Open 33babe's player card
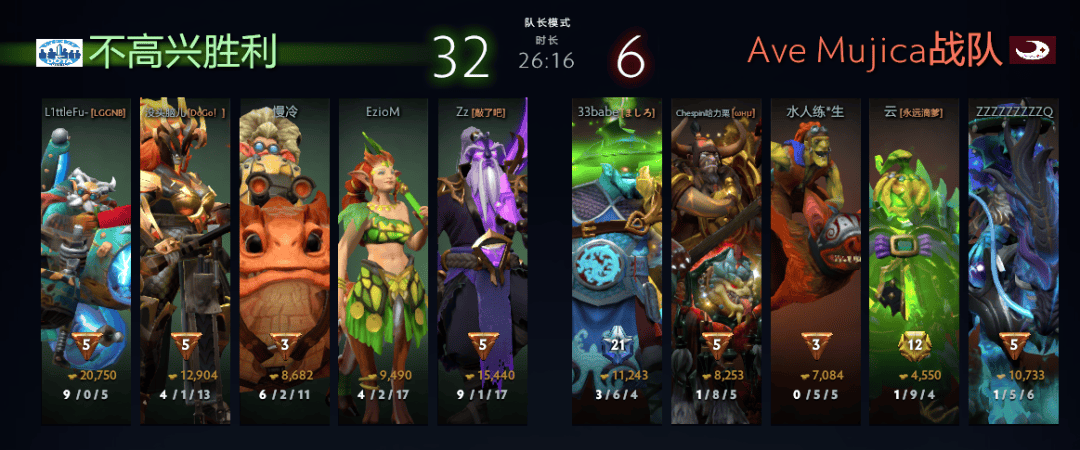This screenshot has width=1080, height=450. [615, 250]
